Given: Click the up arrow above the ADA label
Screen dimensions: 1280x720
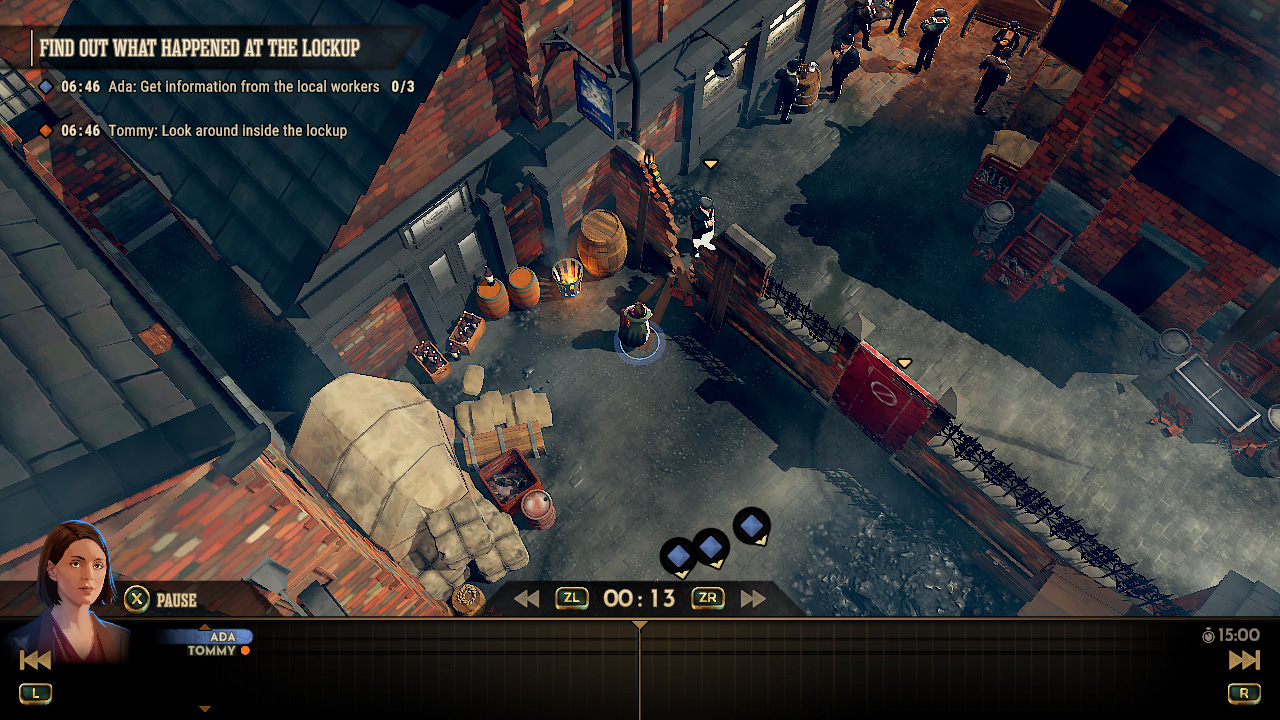Looking at the screenshot, I should pyautogui.click(x=205, y=627).
